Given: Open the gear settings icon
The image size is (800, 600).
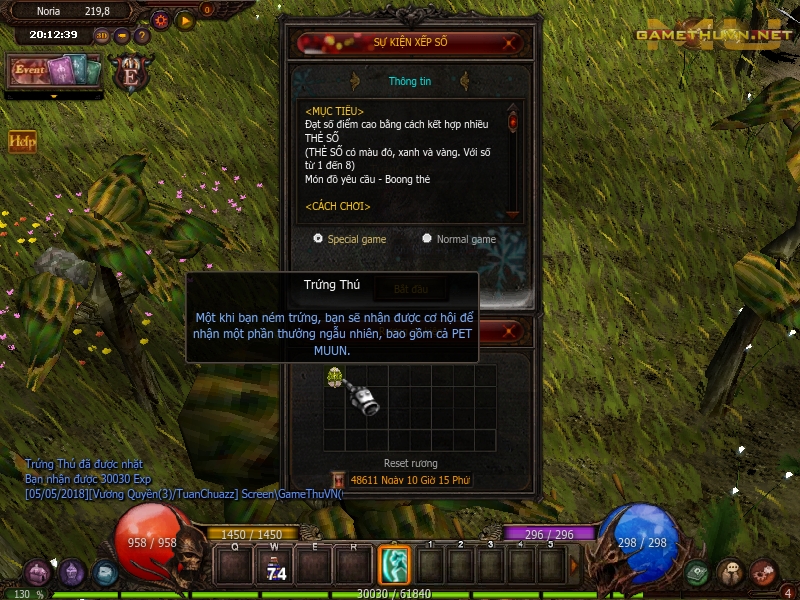Looking at the screenshot, I should (161, 20).
